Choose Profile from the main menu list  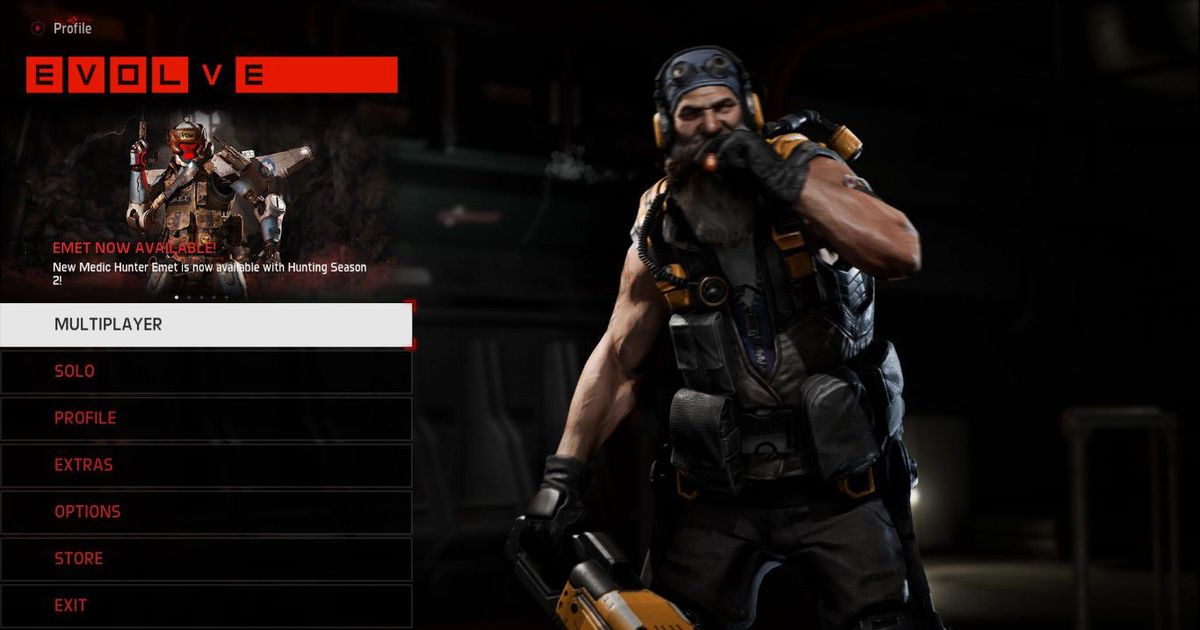pyautogui.click(x=205, y=418)
